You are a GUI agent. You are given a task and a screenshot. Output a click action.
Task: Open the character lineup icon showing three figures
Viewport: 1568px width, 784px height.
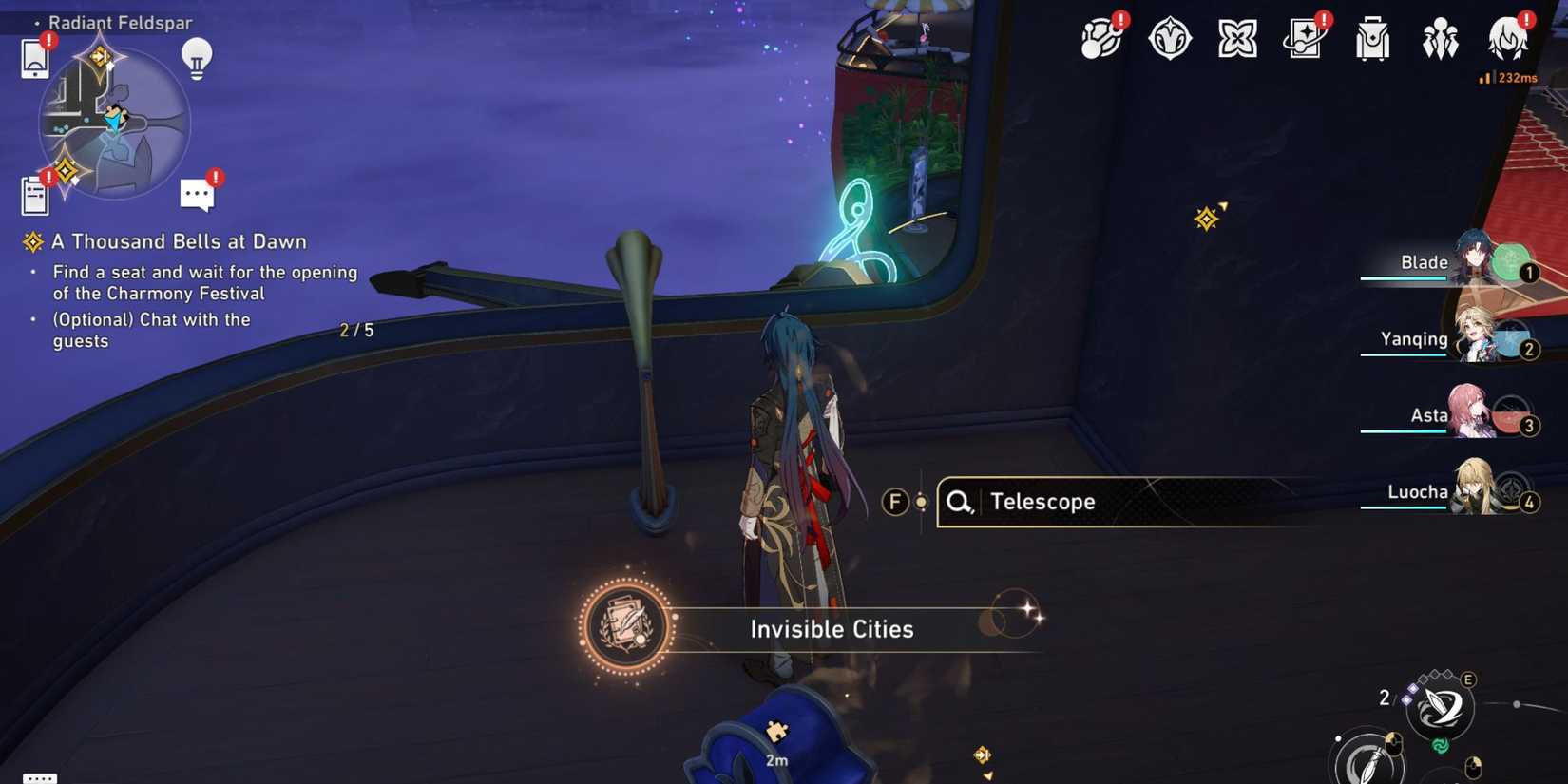tap(1442, 40)
